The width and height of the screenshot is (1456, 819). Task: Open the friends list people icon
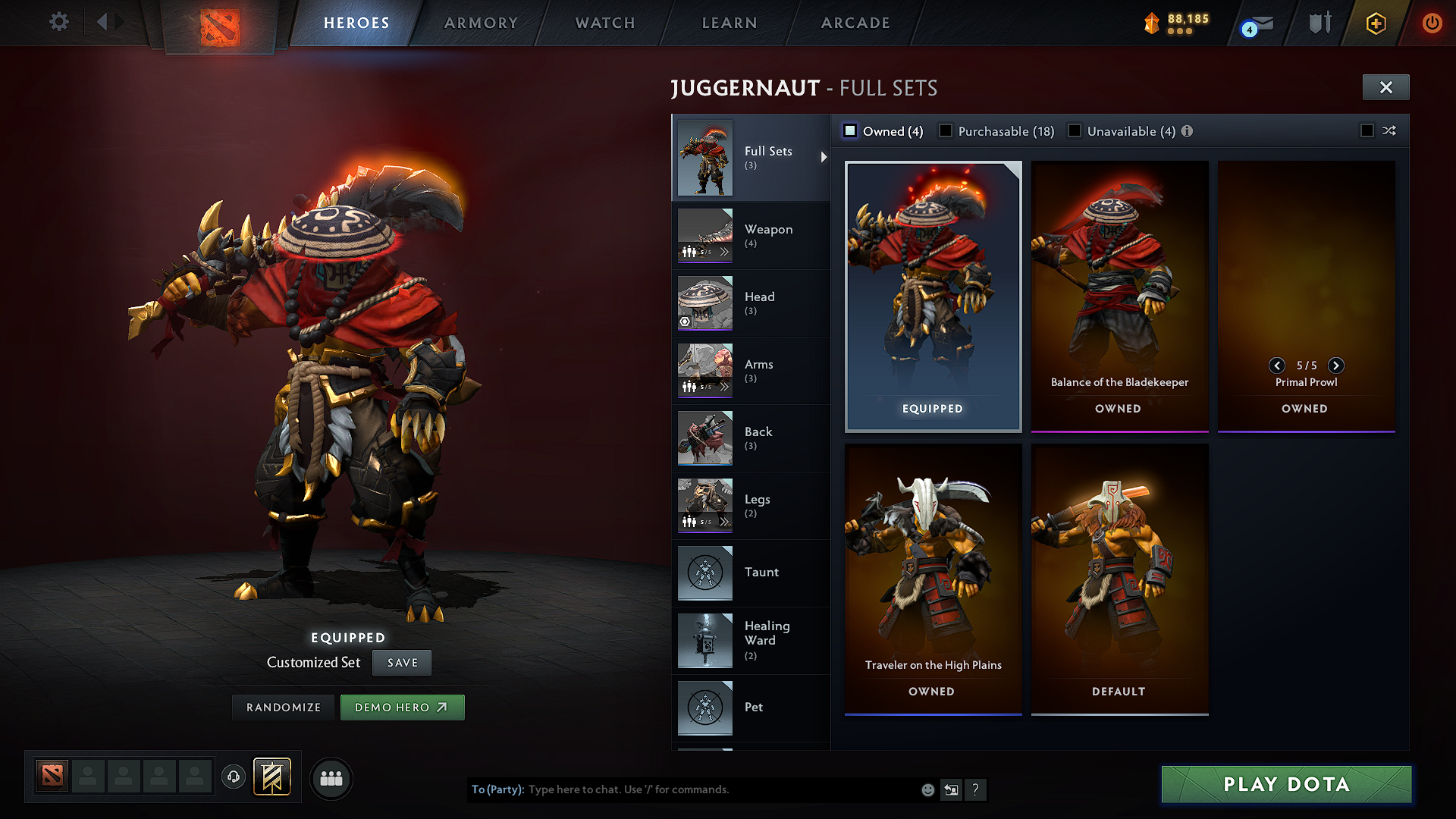(331, 778)
